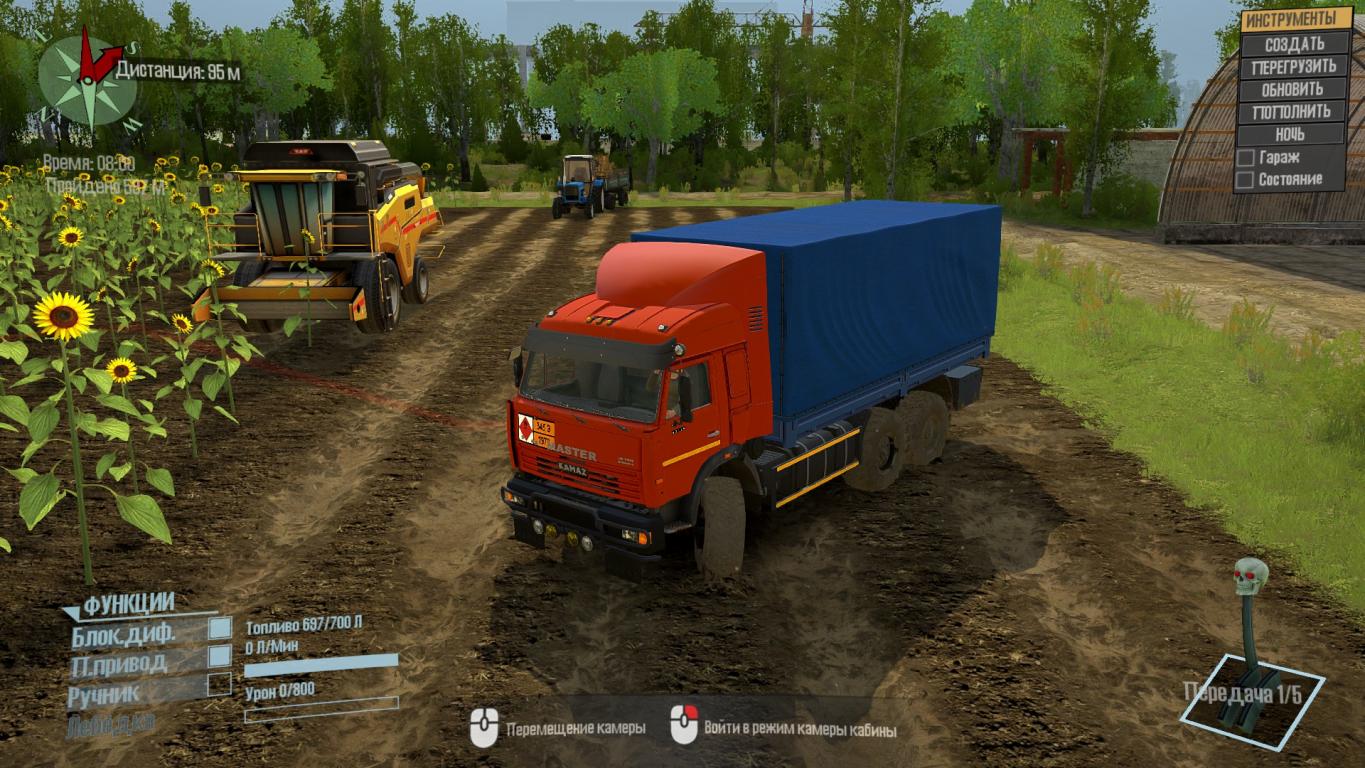Select the ПЕРЕГРУЗИТЬ tool button
The width and height of the screenshot is (1365, 768).
click(x=1293, y=67)
